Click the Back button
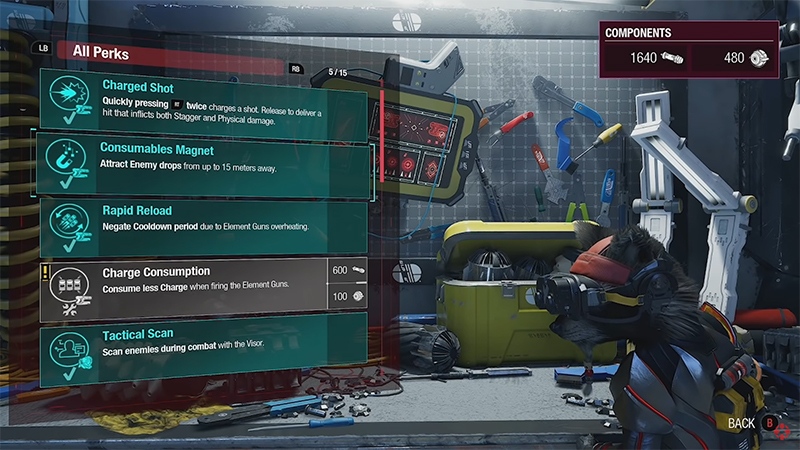 [752, 424]
